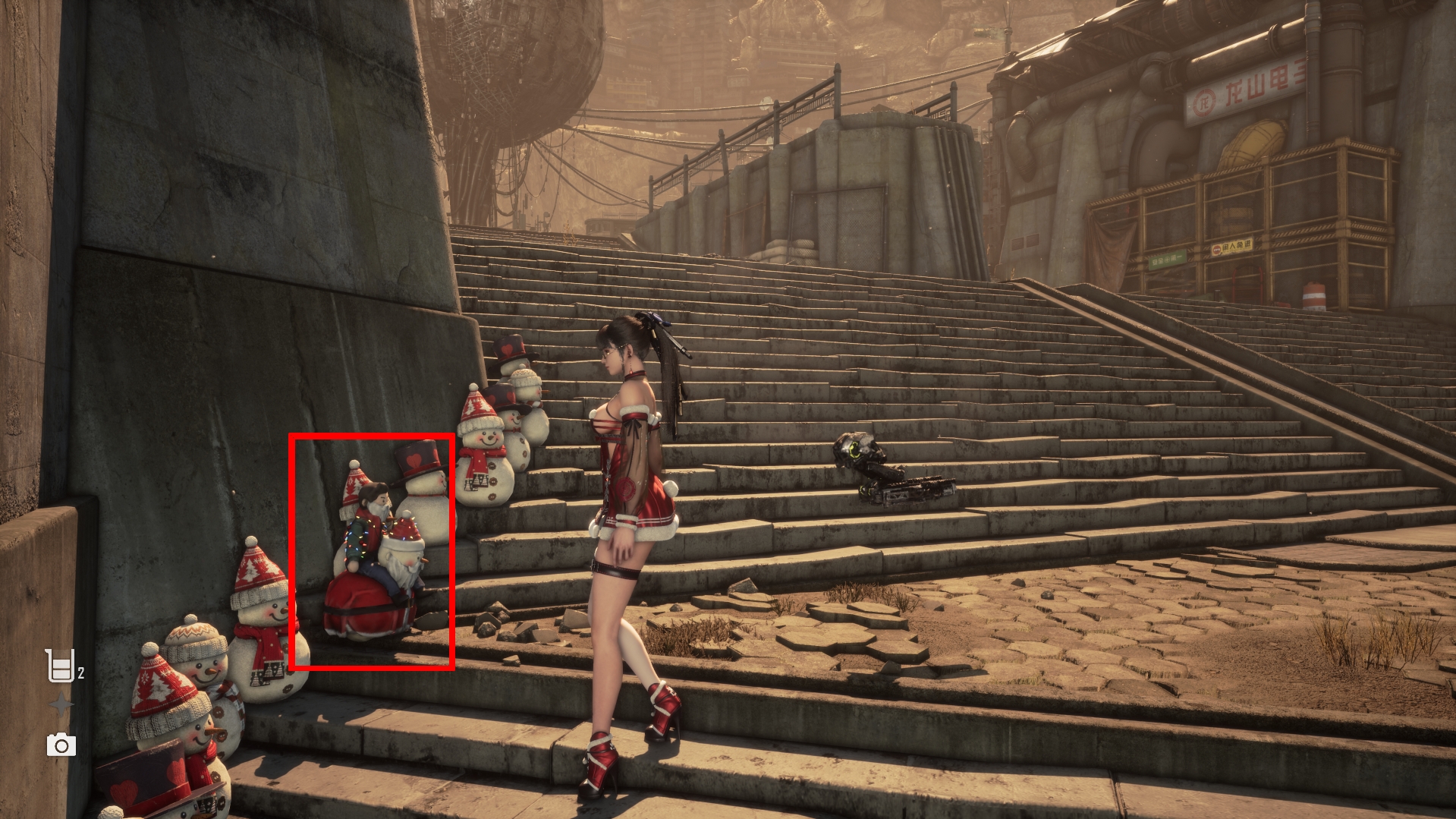Open photo mode via the camera icon
Screen dimensions: 1456x819
(61, 745)
